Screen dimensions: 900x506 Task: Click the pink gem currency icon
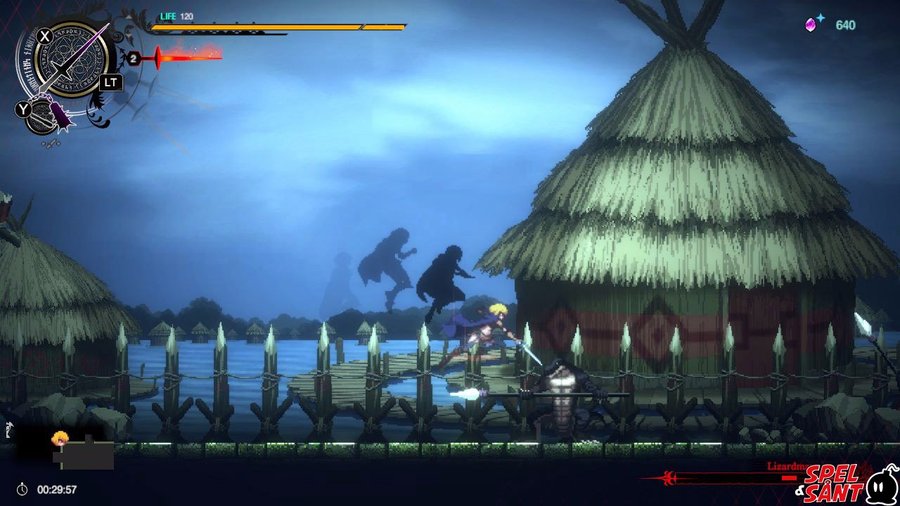tap(813, 23)
